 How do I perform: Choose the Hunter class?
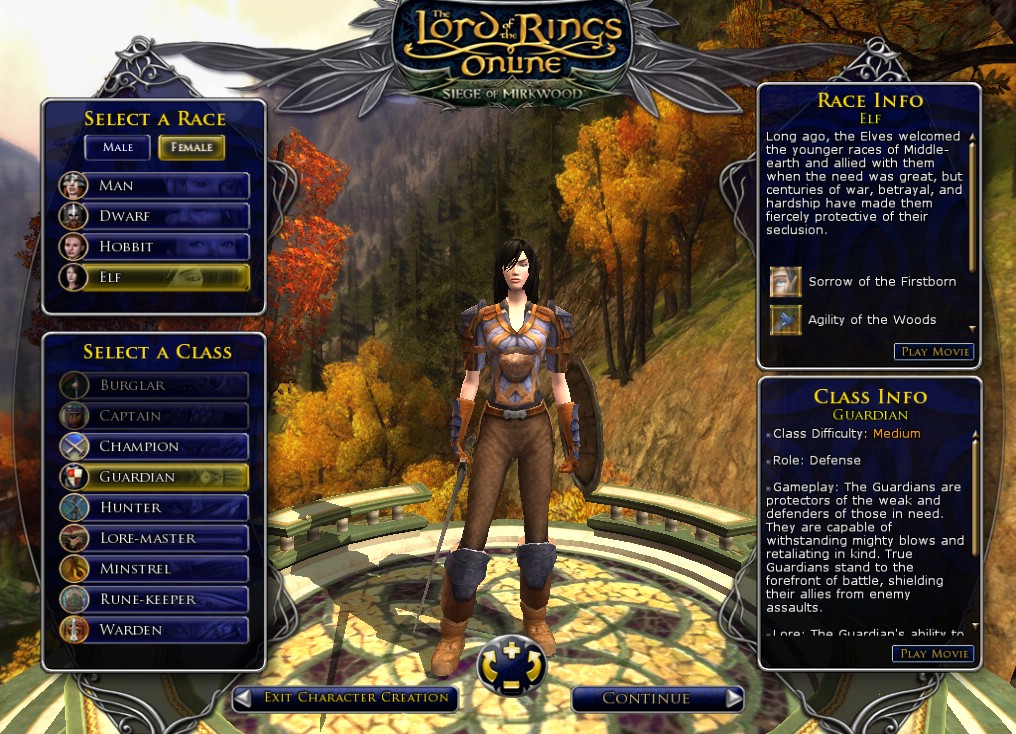(154, 507)
